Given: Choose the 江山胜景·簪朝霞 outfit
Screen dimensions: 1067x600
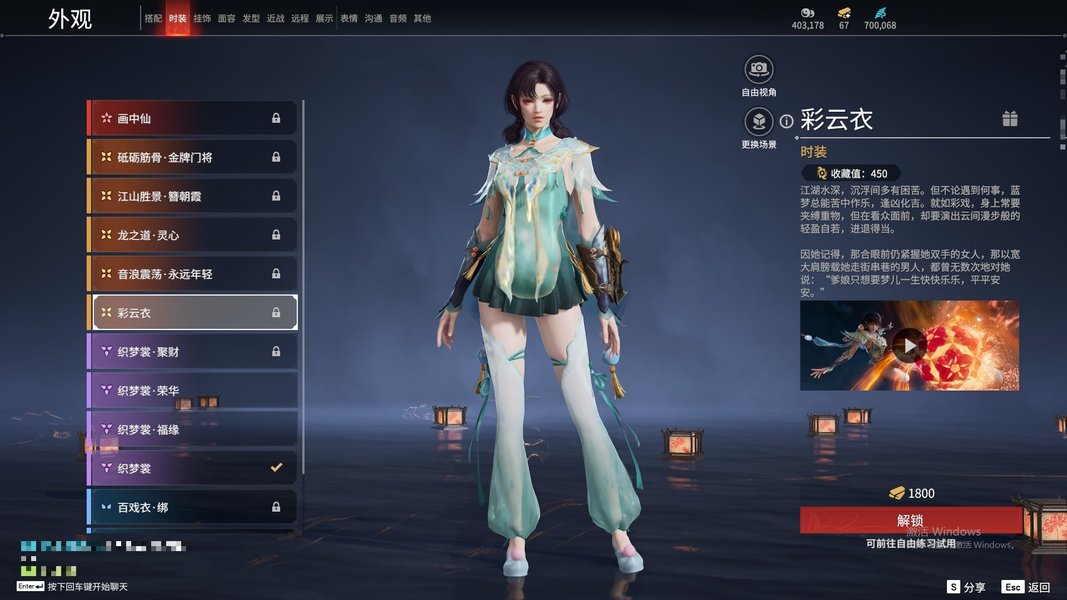Looking at the screenshot, I should click(x=193, y=196).
